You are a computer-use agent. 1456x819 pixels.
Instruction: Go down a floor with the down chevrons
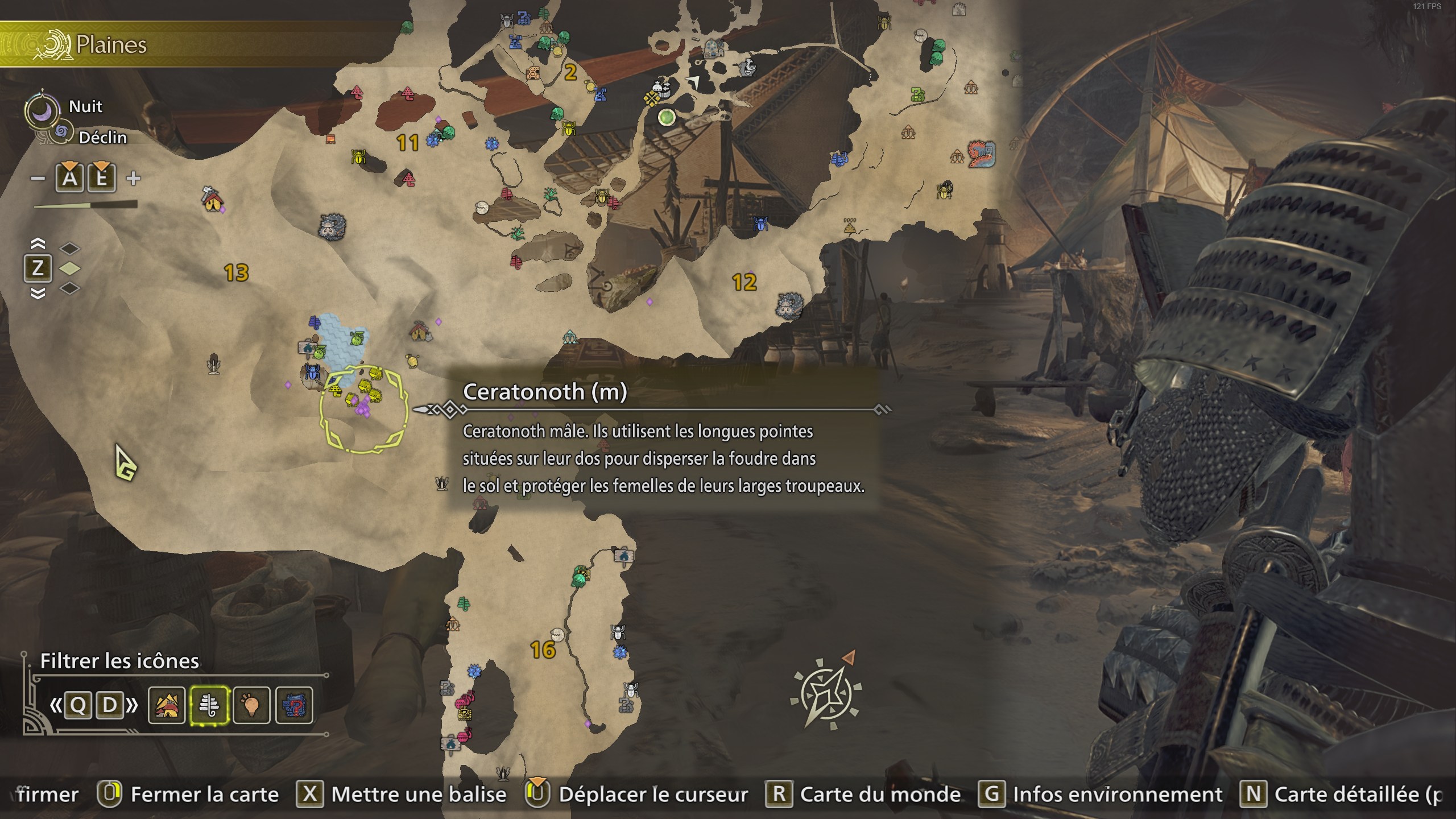point(38,293)
